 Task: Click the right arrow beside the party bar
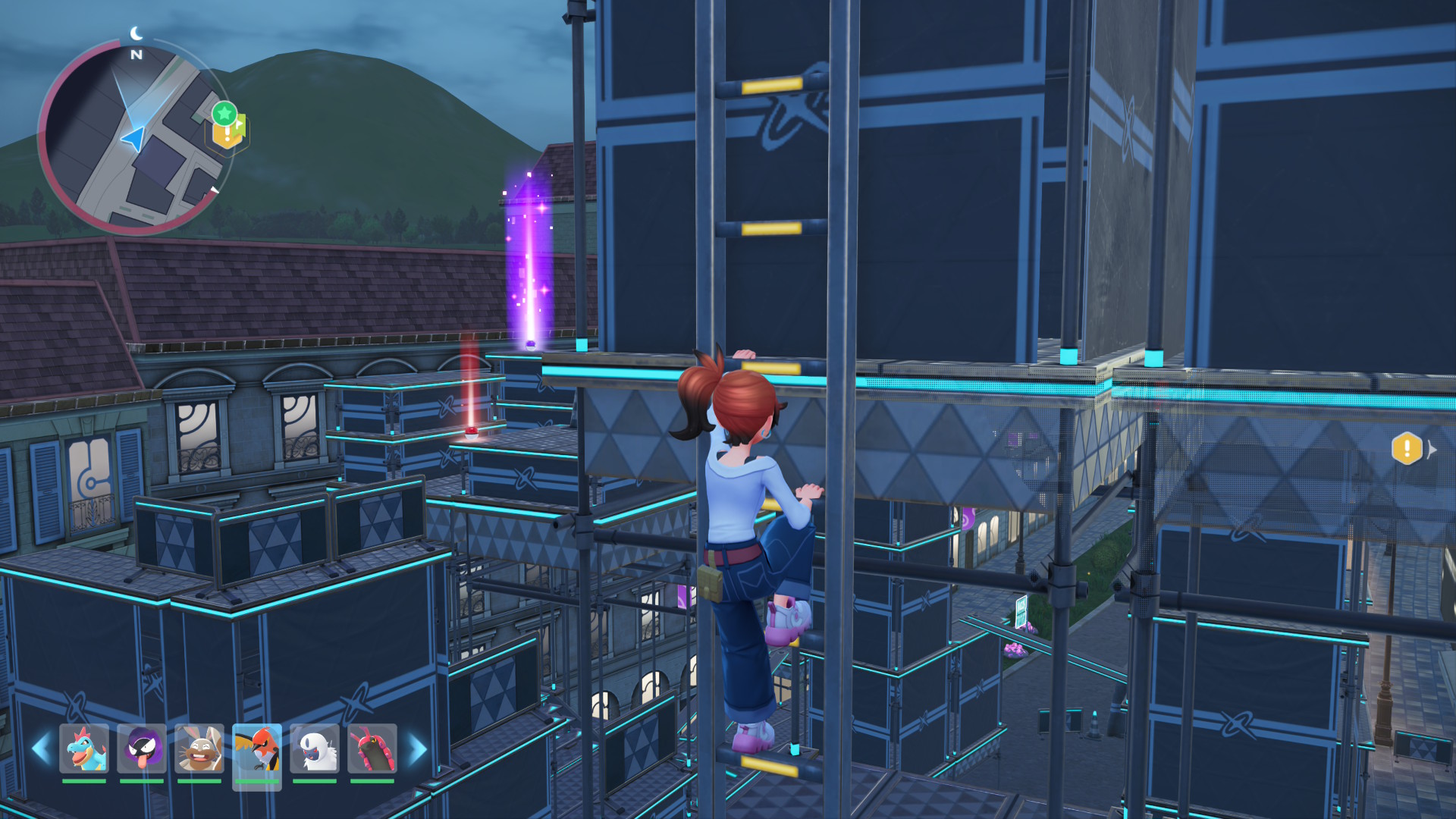[417, 749]
